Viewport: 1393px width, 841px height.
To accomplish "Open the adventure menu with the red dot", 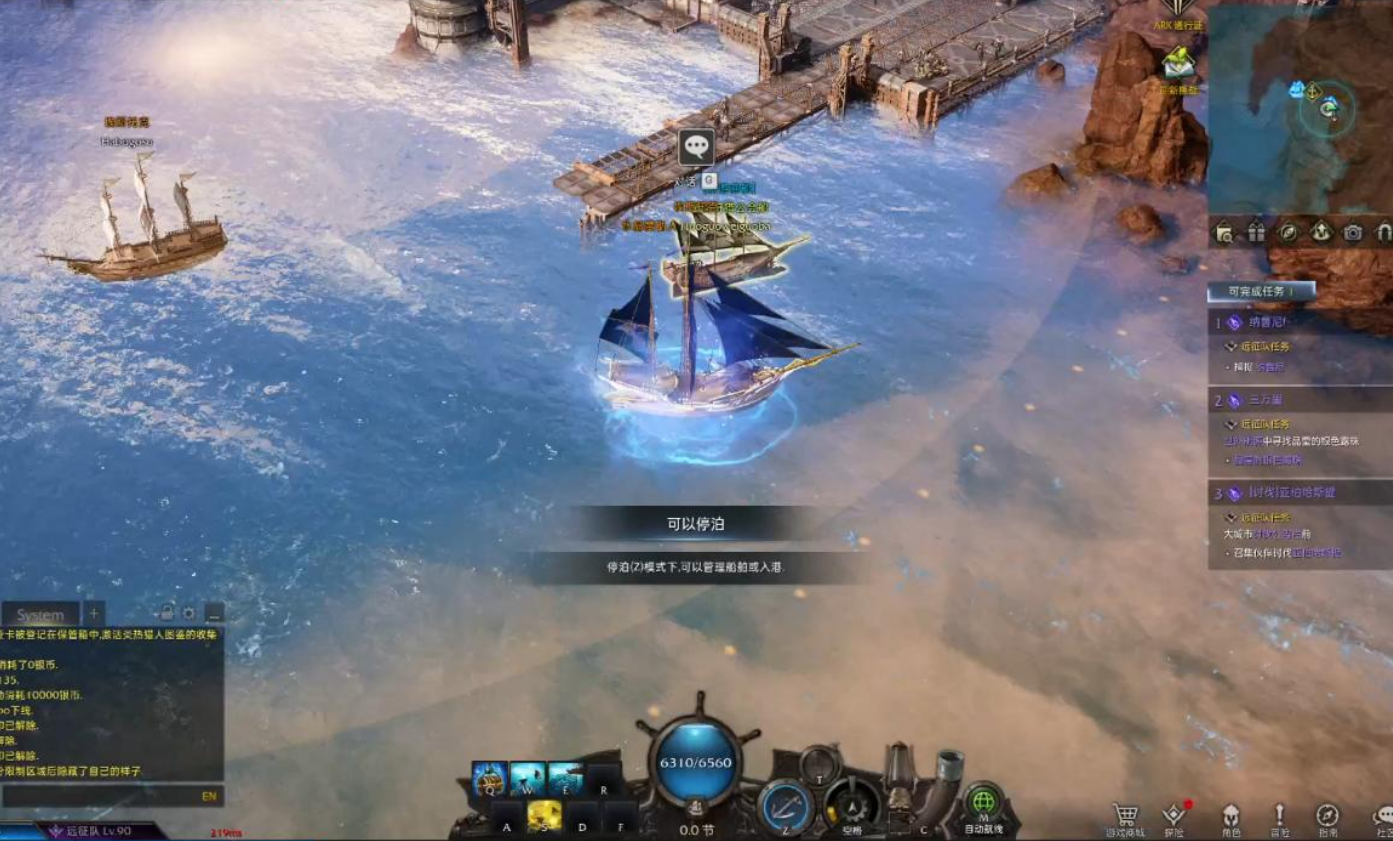I will click(x=1175, y=816).
